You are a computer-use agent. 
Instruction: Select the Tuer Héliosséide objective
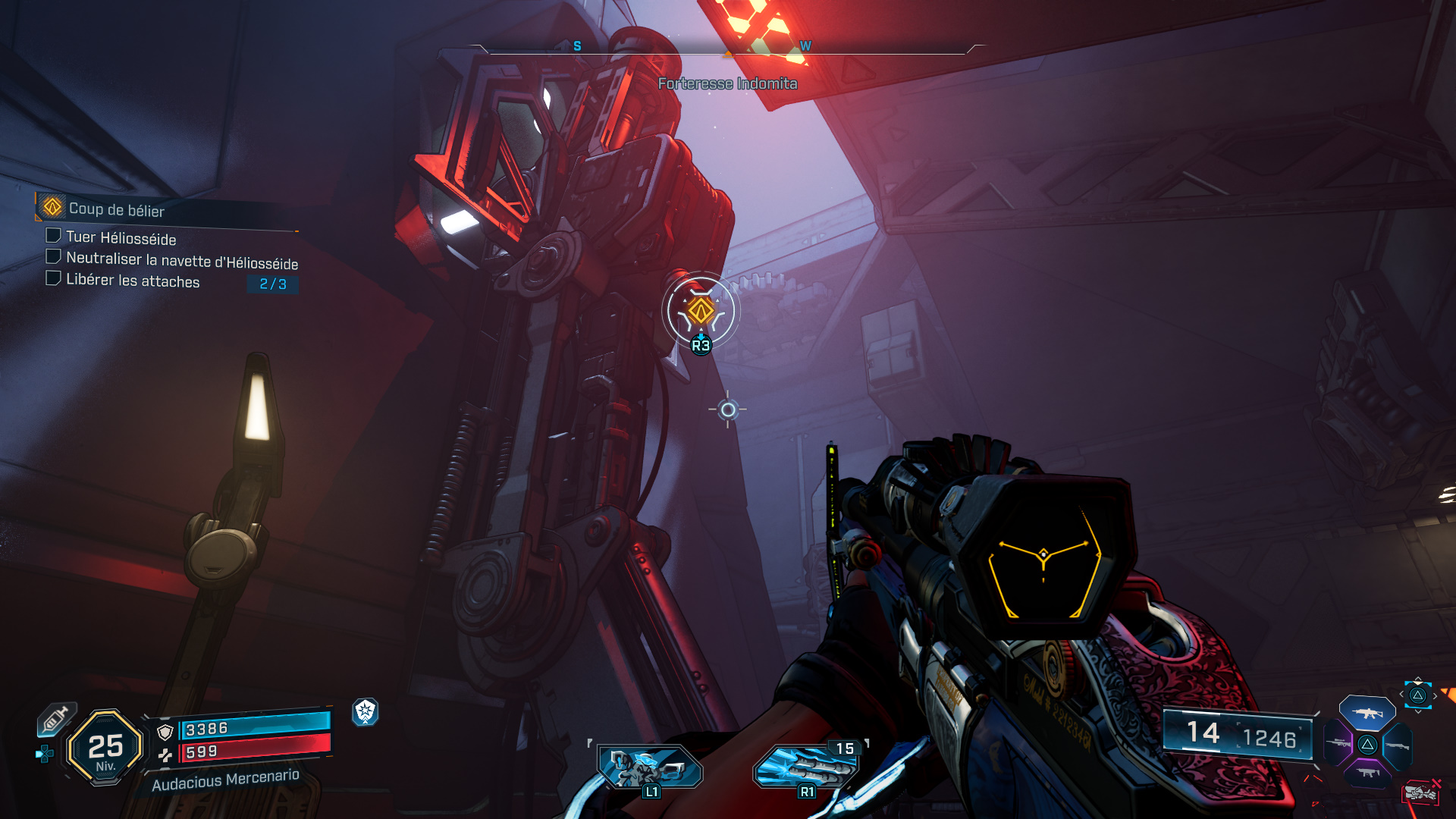coord(121,238)
